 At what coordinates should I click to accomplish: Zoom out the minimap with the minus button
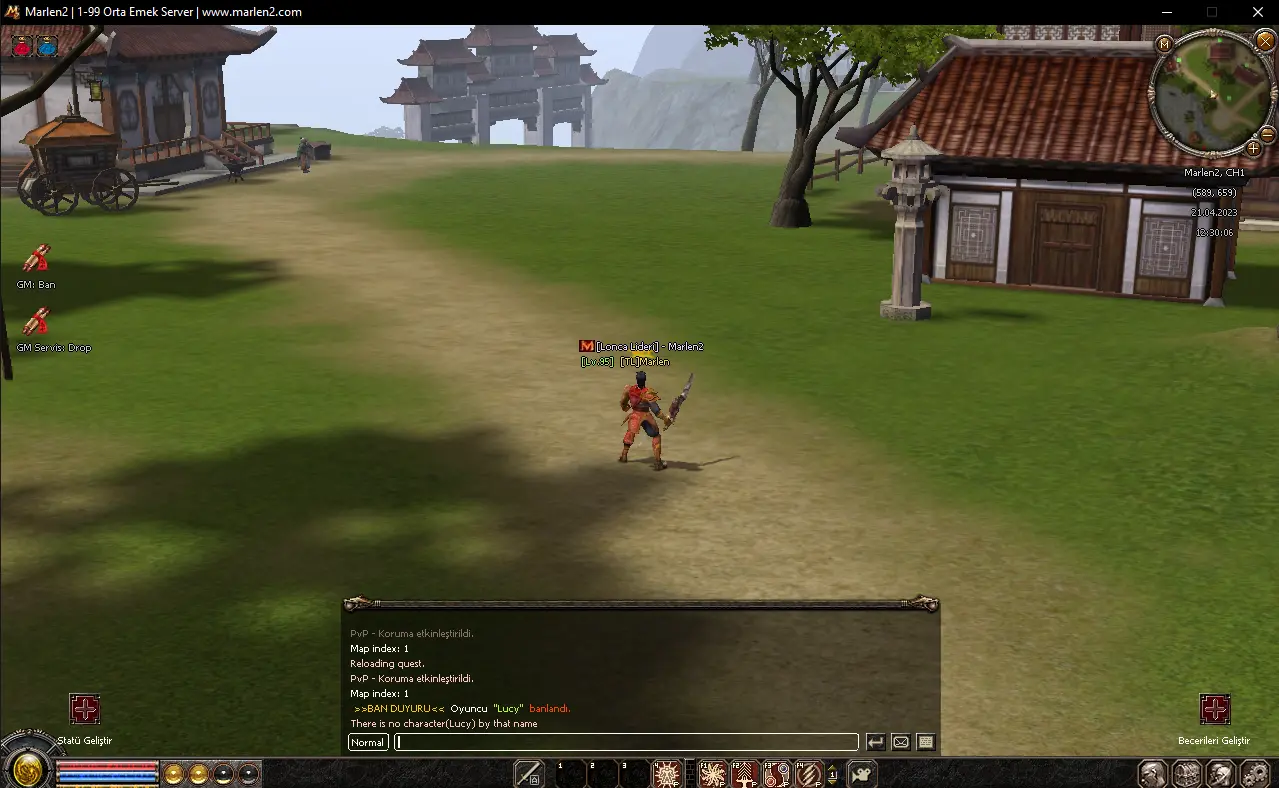[1267, 134]
